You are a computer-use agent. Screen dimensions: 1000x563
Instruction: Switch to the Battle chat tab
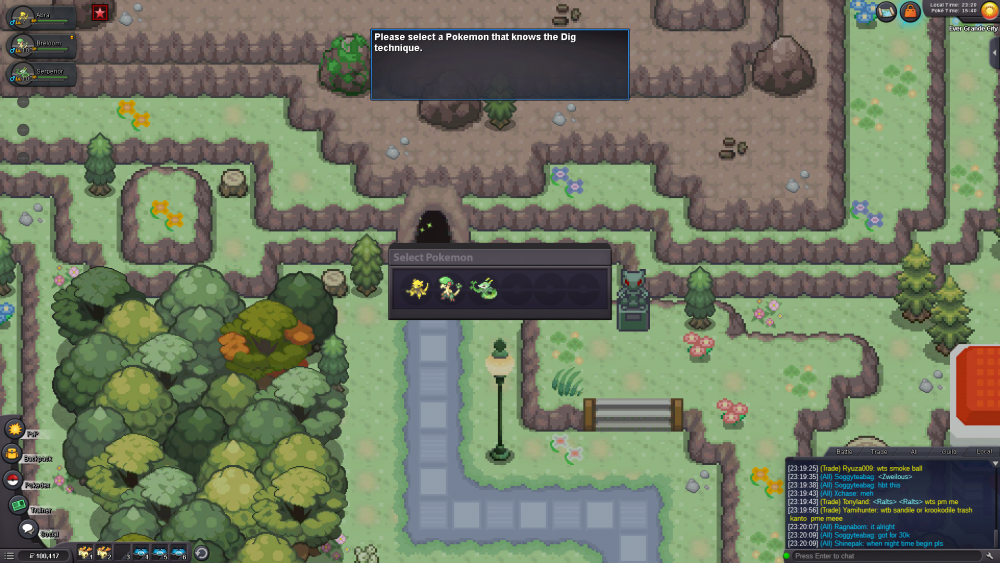[844, 452]
